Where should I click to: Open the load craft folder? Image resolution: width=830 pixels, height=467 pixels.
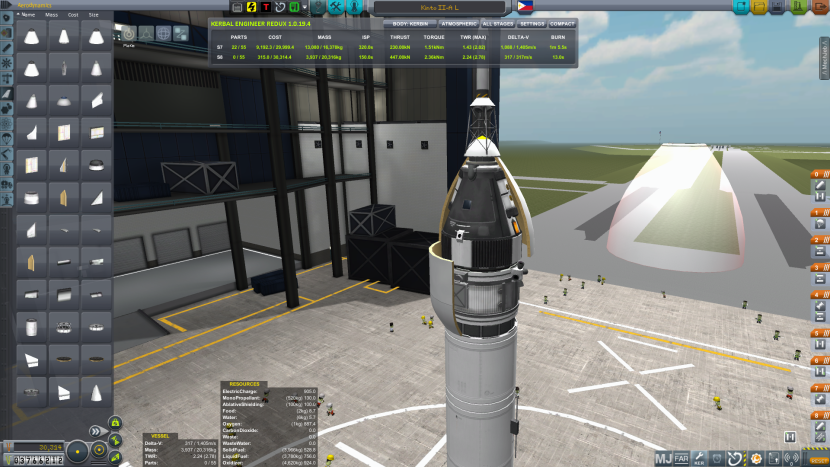tap(761, 6)
